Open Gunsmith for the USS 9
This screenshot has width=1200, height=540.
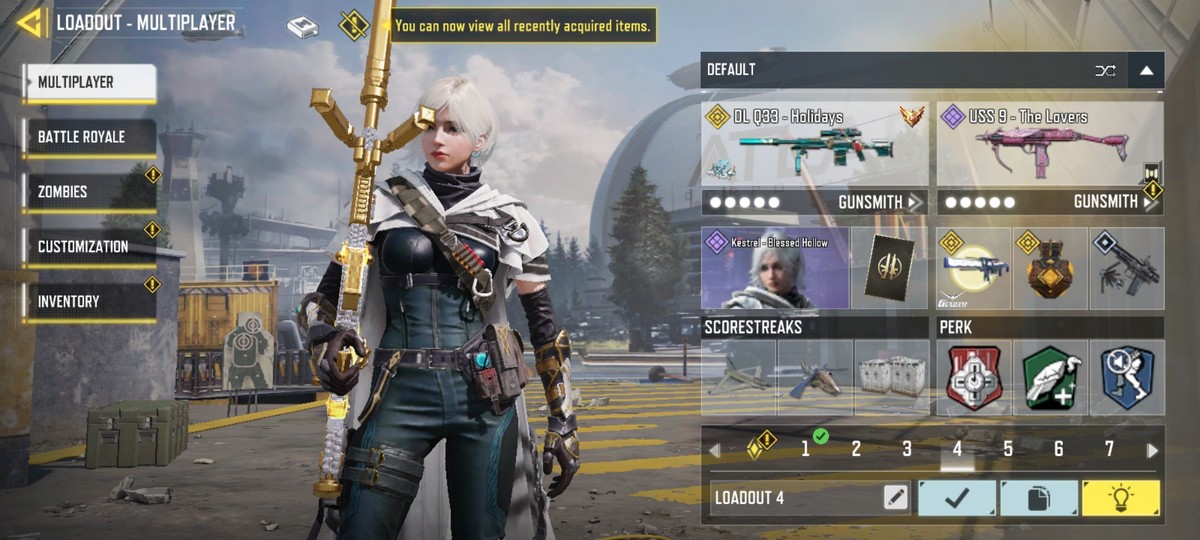[1112, 202]
